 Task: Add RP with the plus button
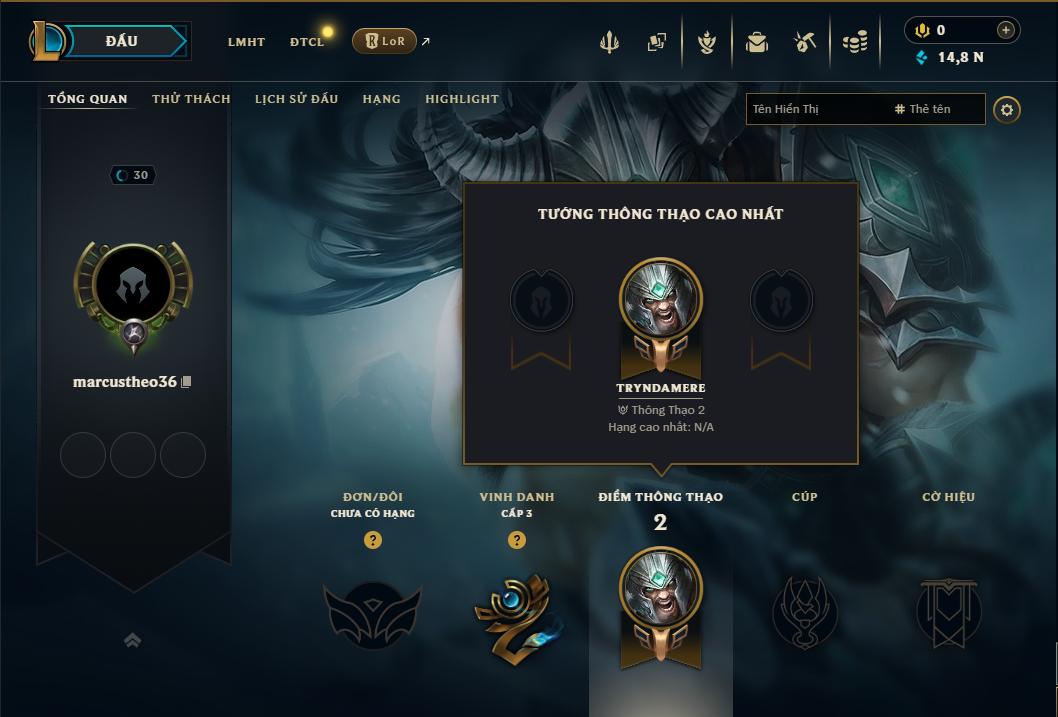(1006, 30)
